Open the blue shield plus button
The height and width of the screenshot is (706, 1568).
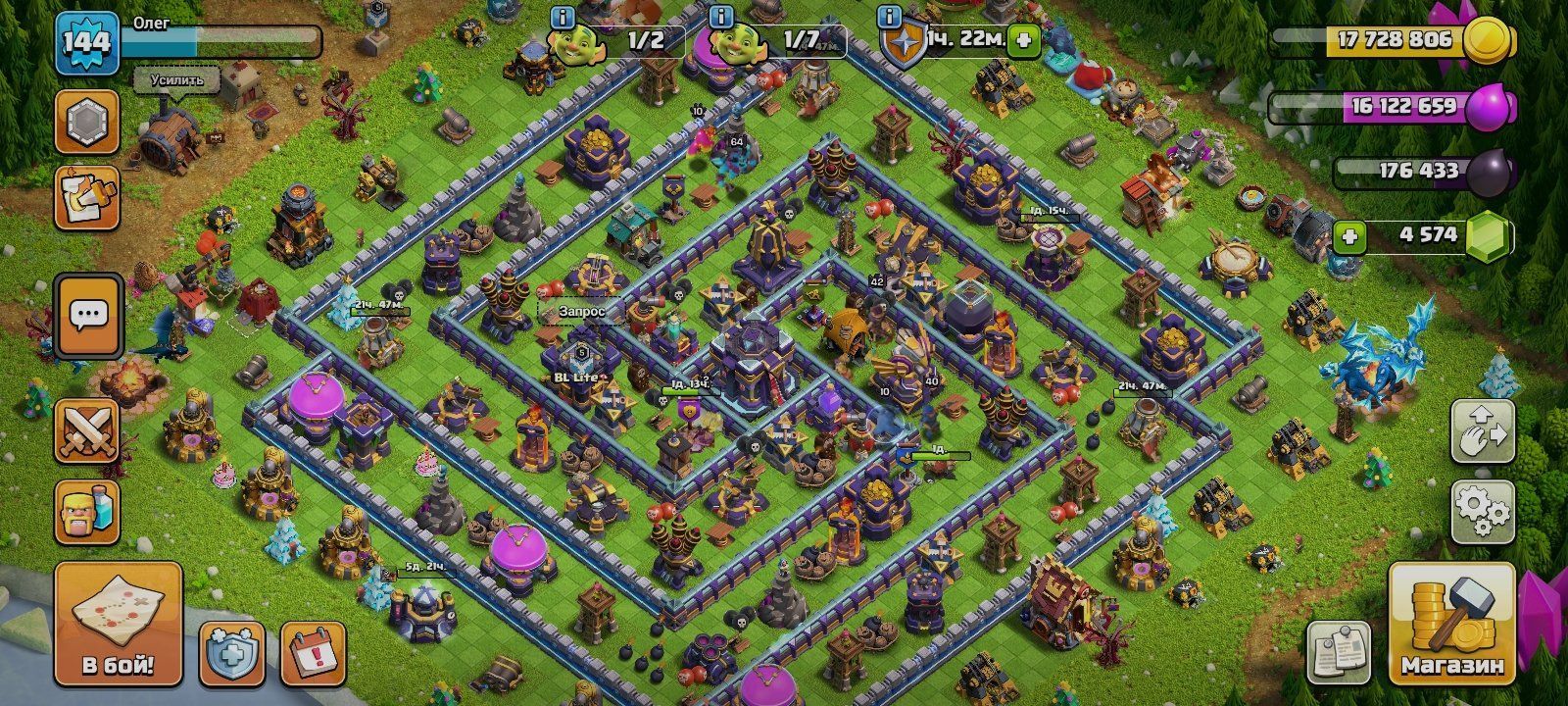(232, 652)
